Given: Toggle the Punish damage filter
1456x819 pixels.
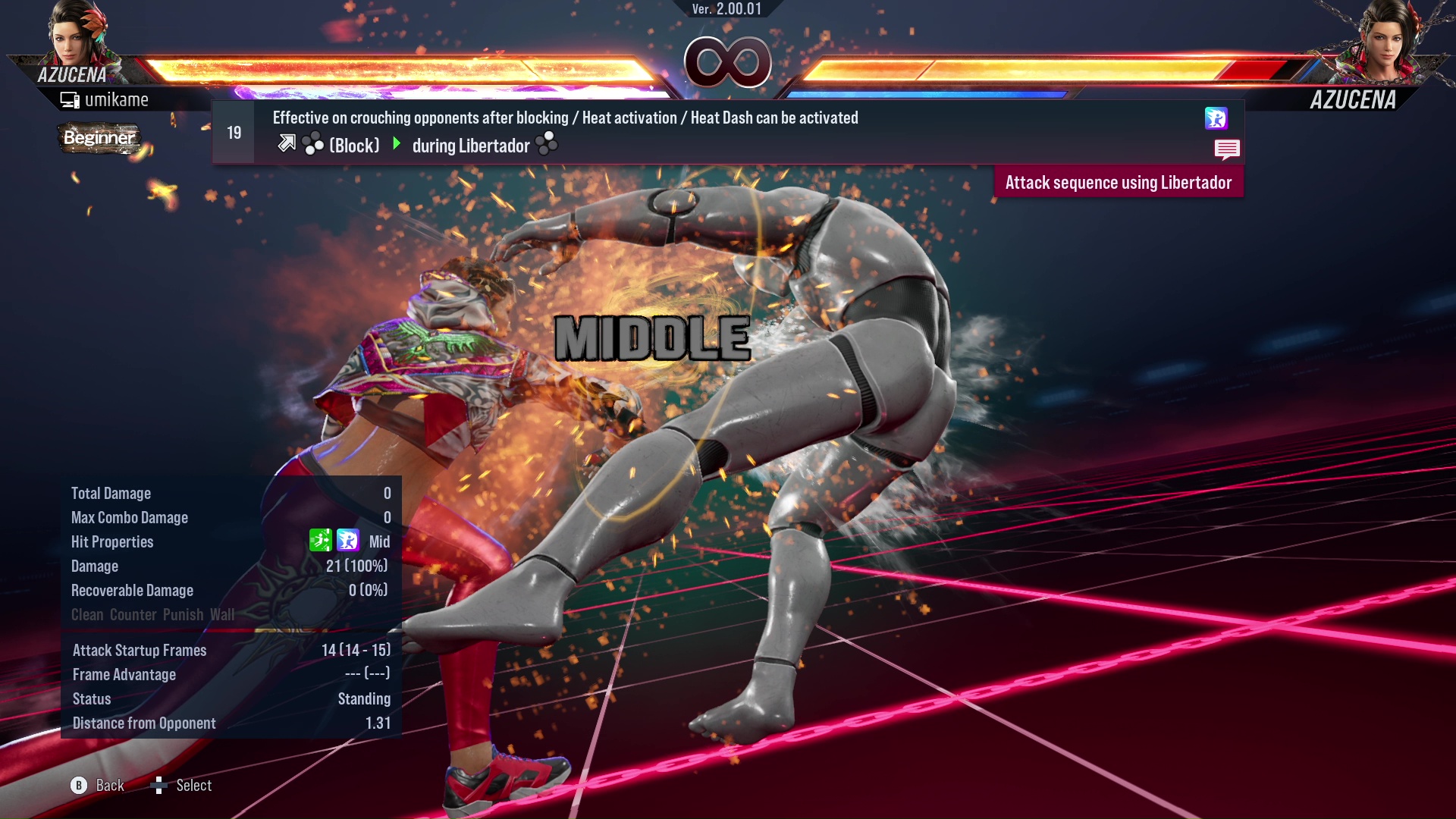Looking at the screenshot, I should click(x=183, y=615).
